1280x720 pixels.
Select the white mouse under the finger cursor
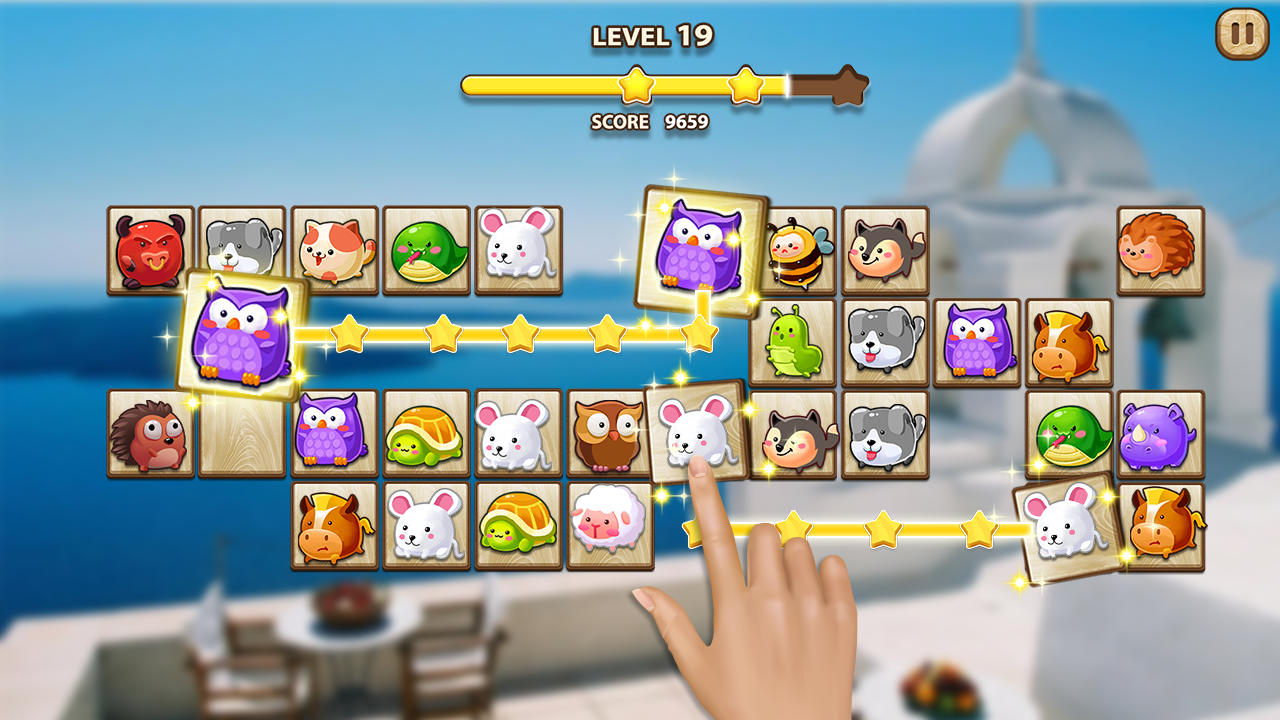click(x=697, y=433)
